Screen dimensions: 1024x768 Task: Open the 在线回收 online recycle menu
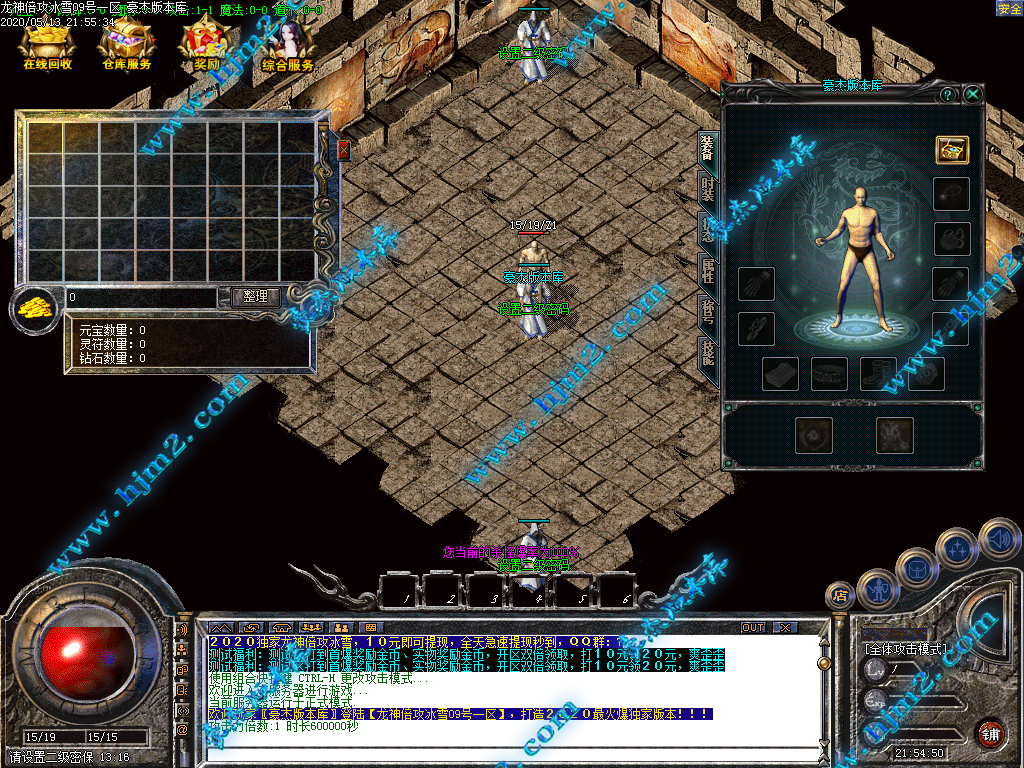pos(47,45)
